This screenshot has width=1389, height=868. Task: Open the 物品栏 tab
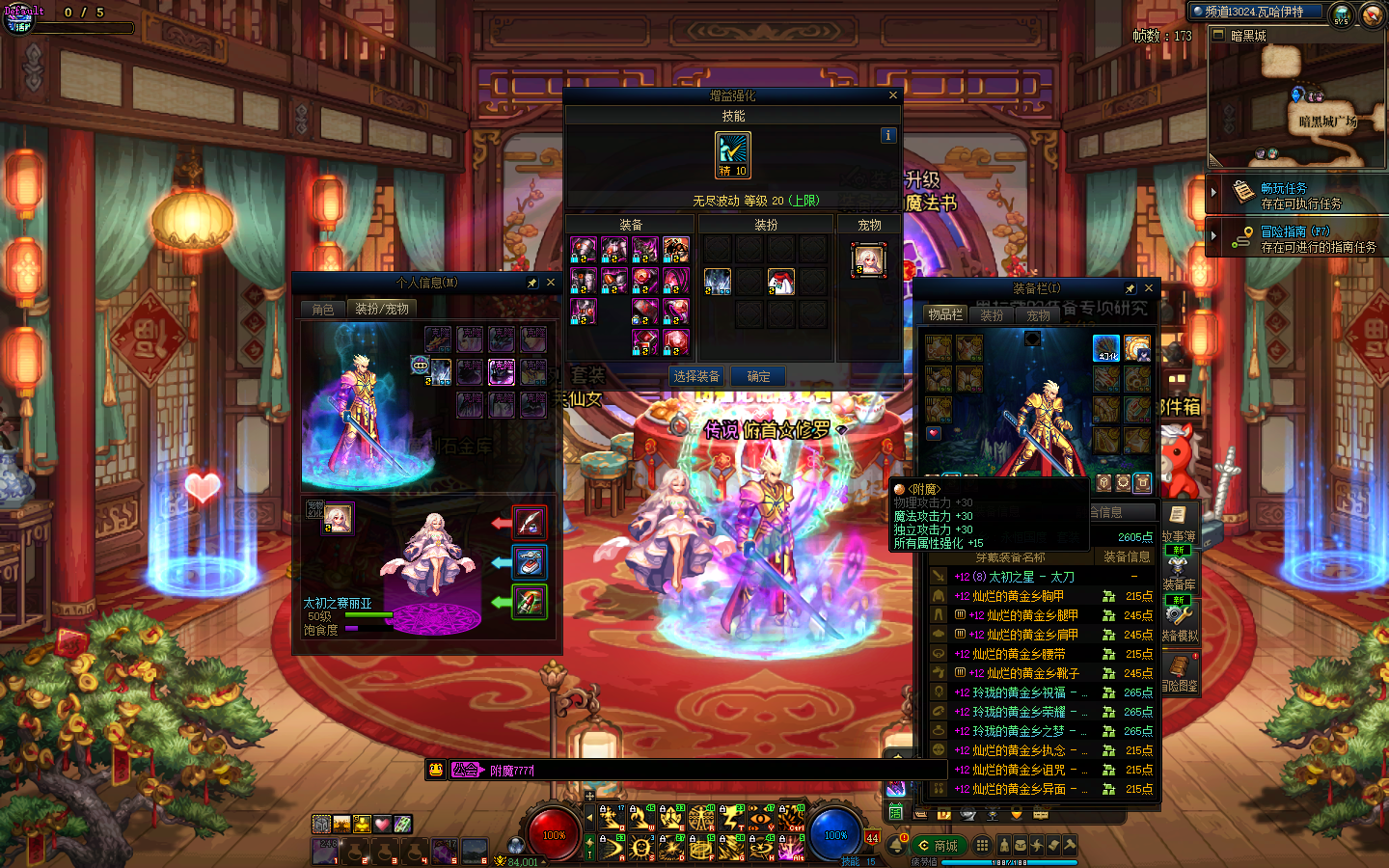[945, 314]
